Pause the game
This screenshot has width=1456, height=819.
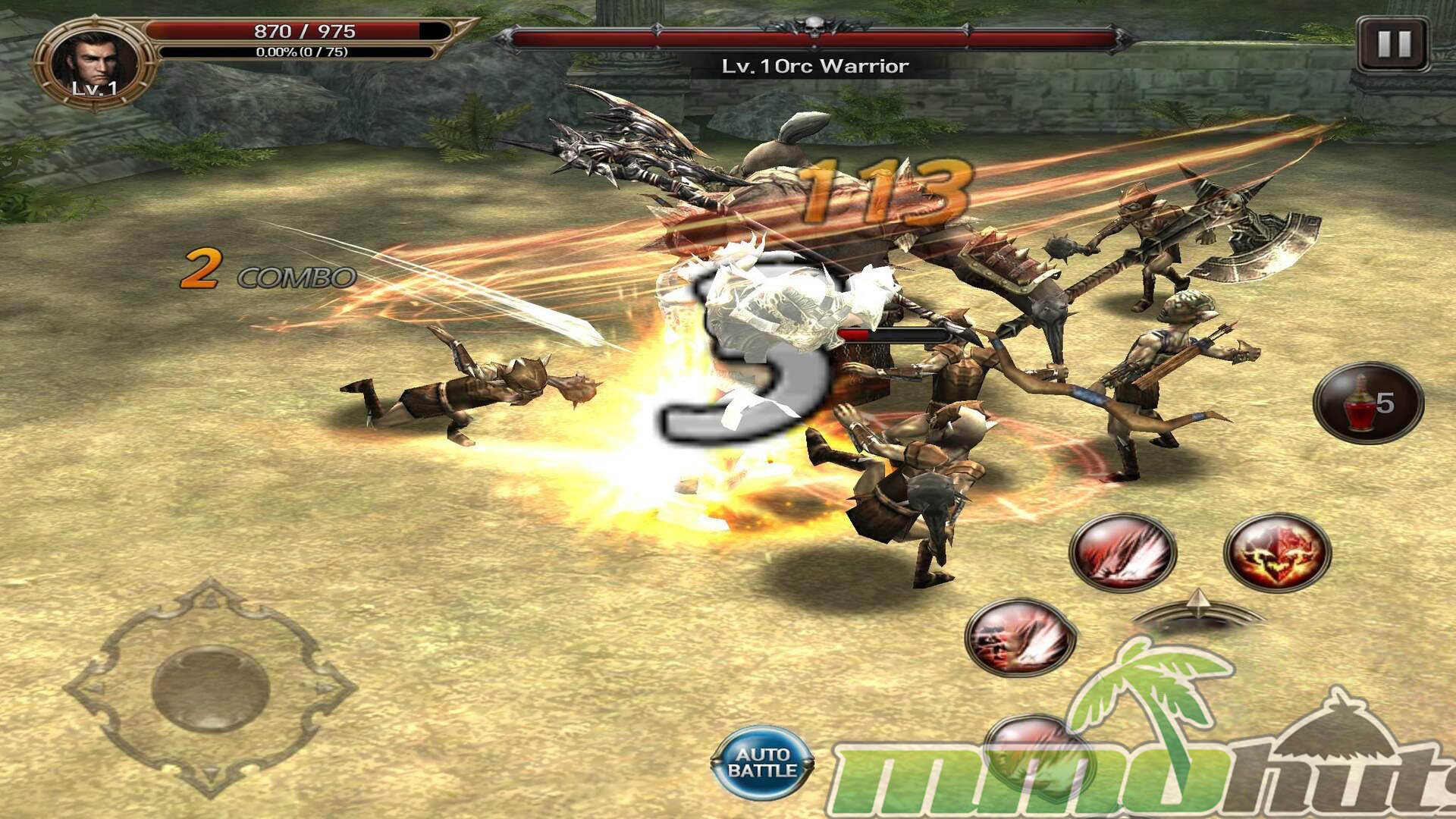point(1393,45)
